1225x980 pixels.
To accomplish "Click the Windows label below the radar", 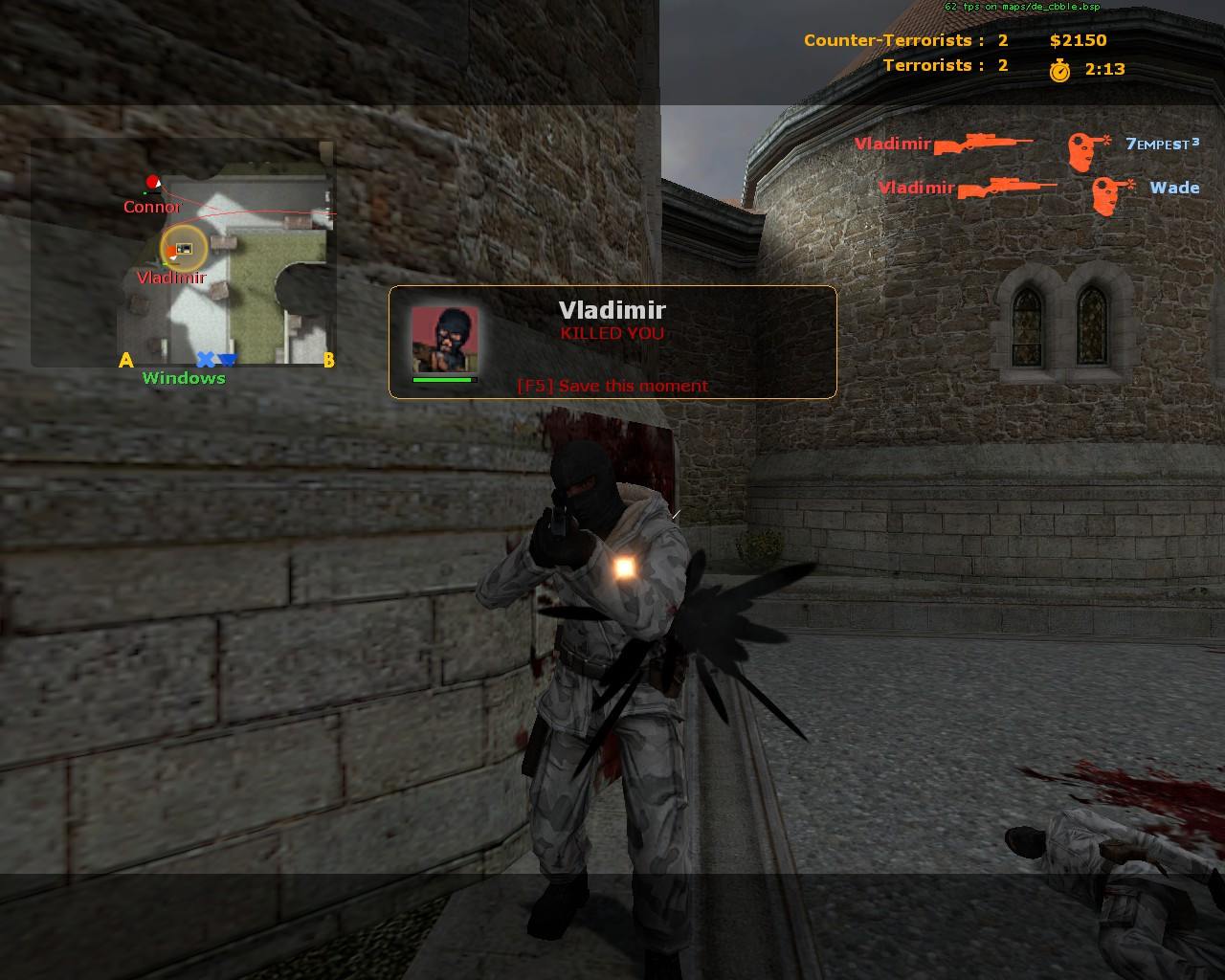I will (x=184, y=377).
